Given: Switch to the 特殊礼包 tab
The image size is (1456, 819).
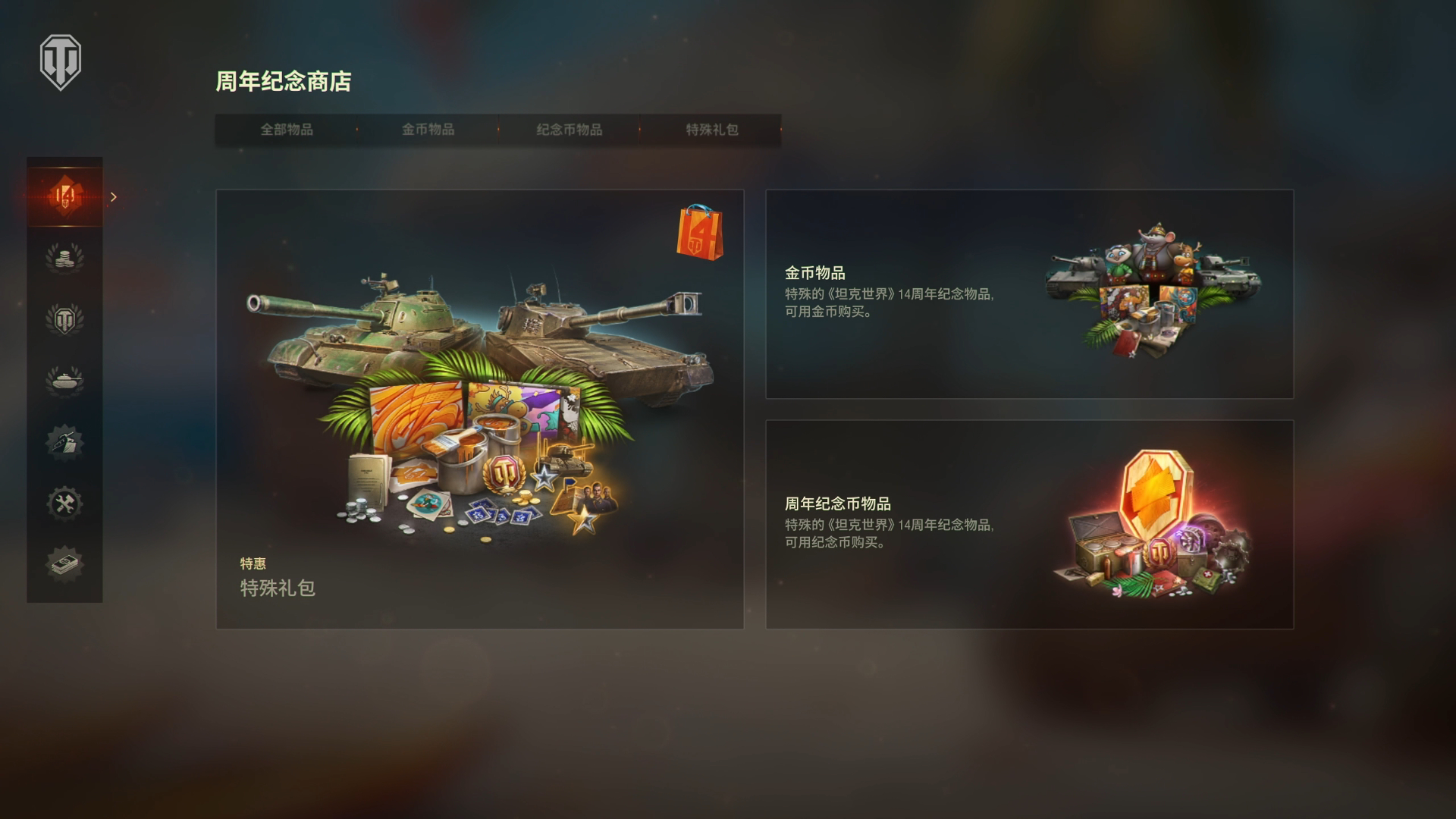Looking at the screenshot, I should click(710, 130).
